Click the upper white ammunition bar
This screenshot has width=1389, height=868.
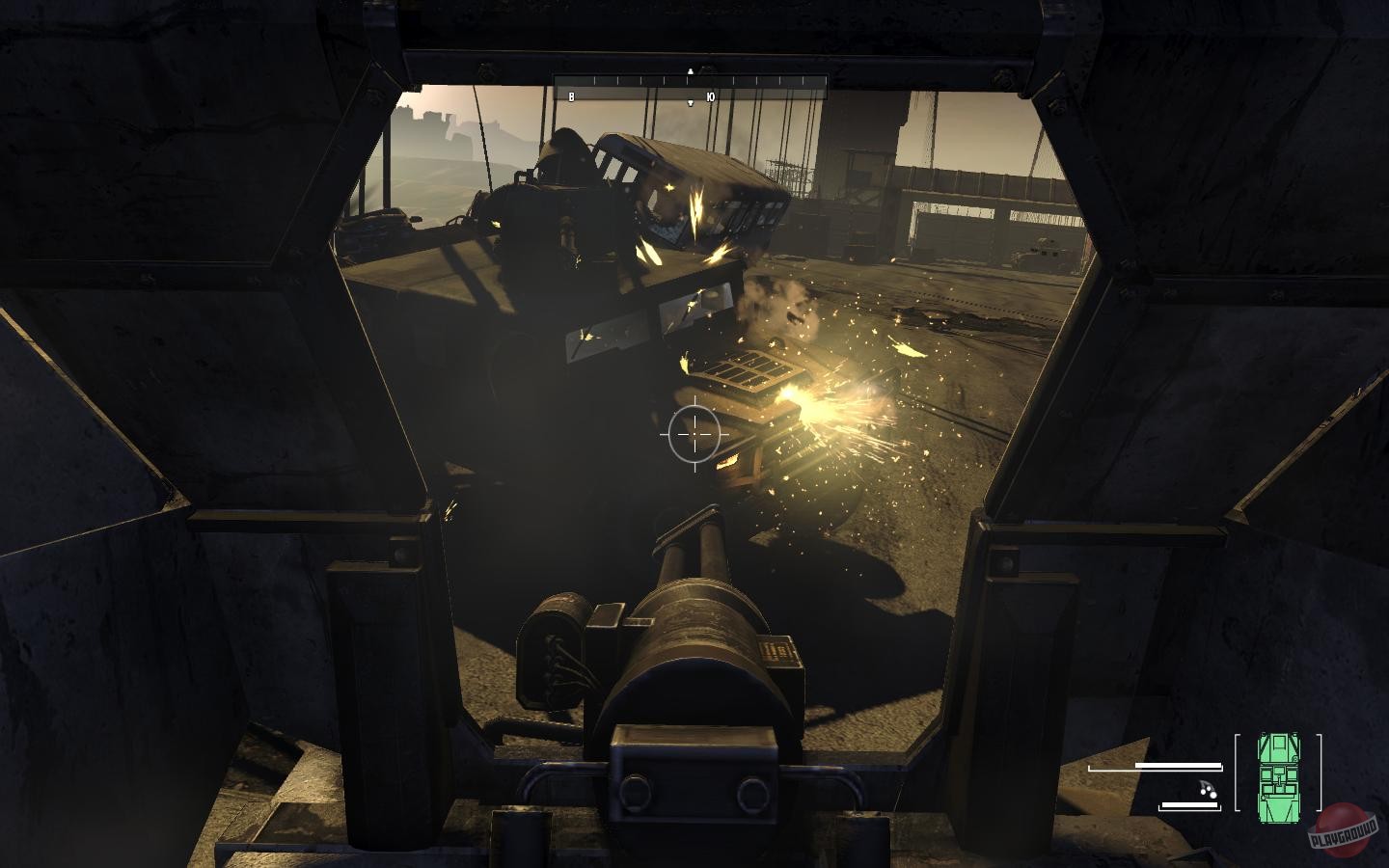click(1177, 765)
